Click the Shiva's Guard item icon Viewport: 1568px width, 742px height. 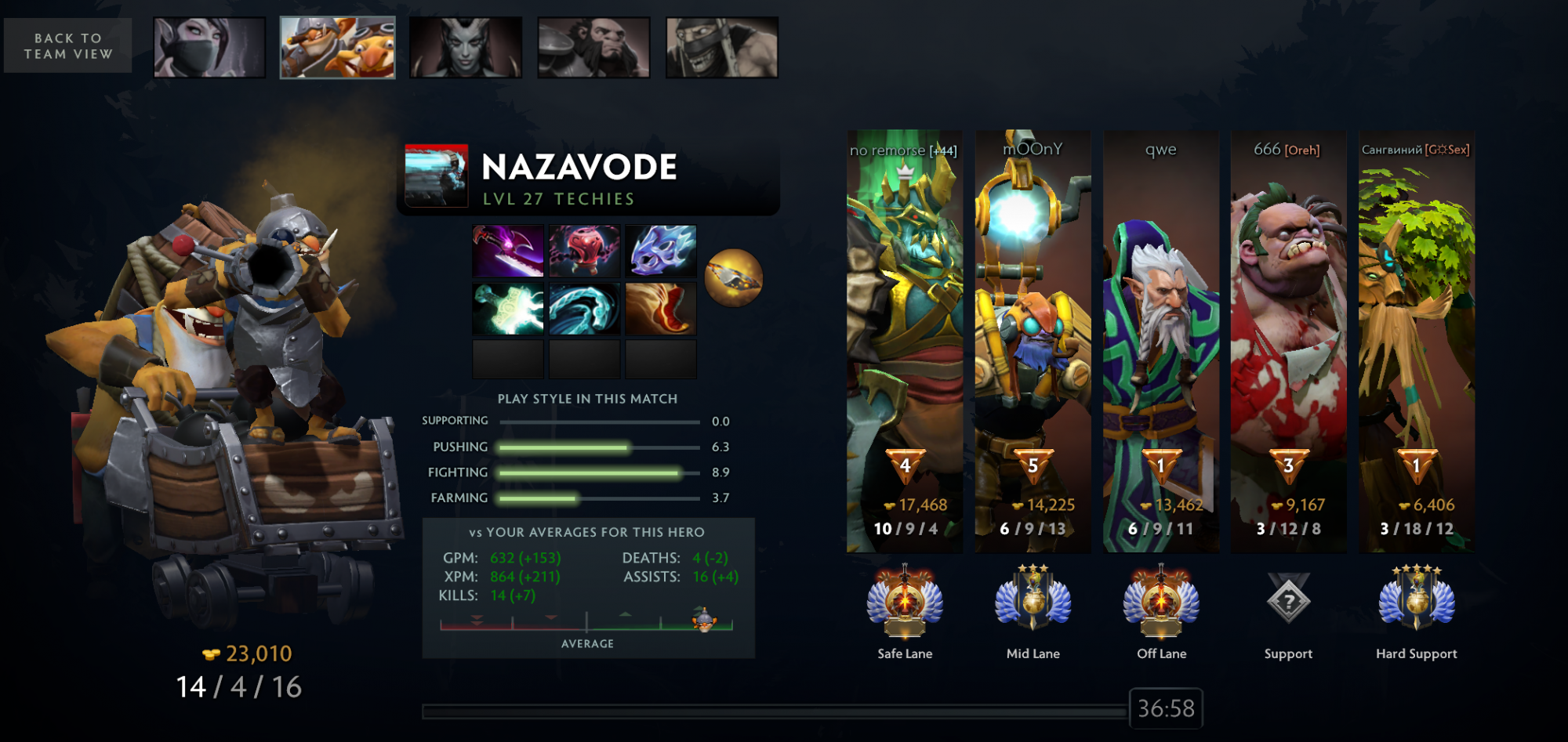pos(660,251)
